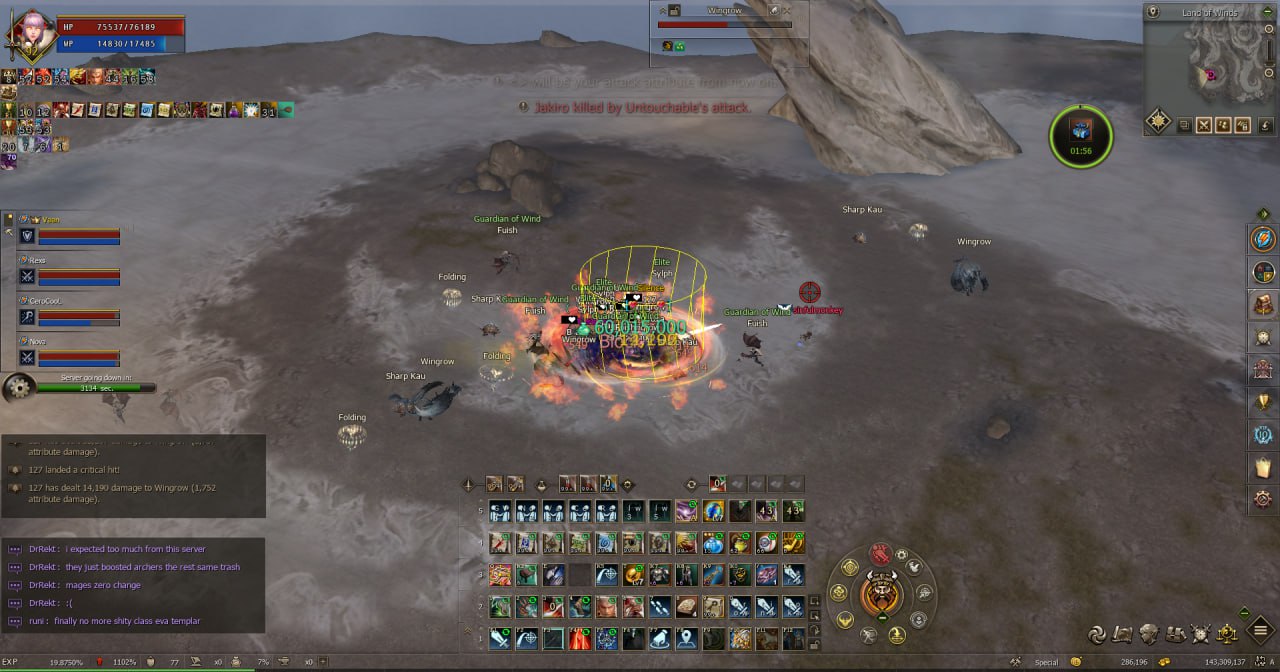Select party member Novo
This screenshot has height=672, width=1280.
coord(70,353)
